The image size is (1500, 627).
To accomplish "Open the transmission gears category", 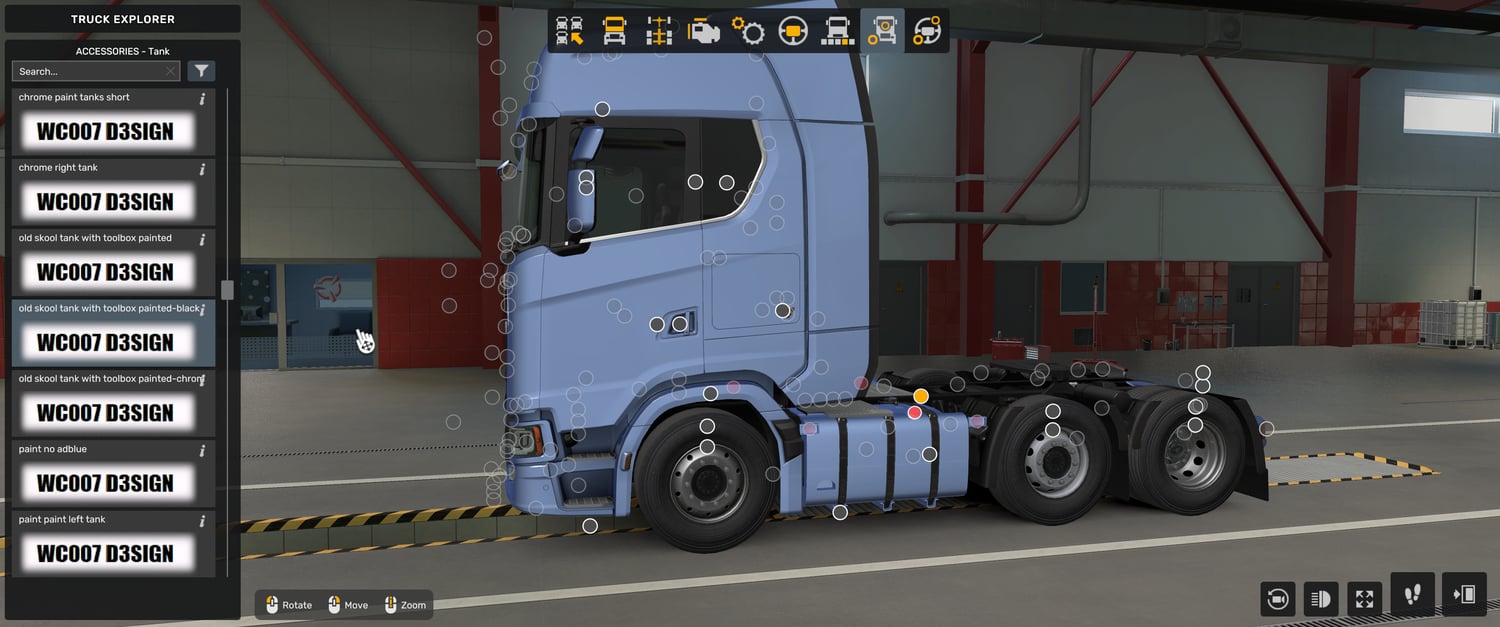I will click(748, 31).
